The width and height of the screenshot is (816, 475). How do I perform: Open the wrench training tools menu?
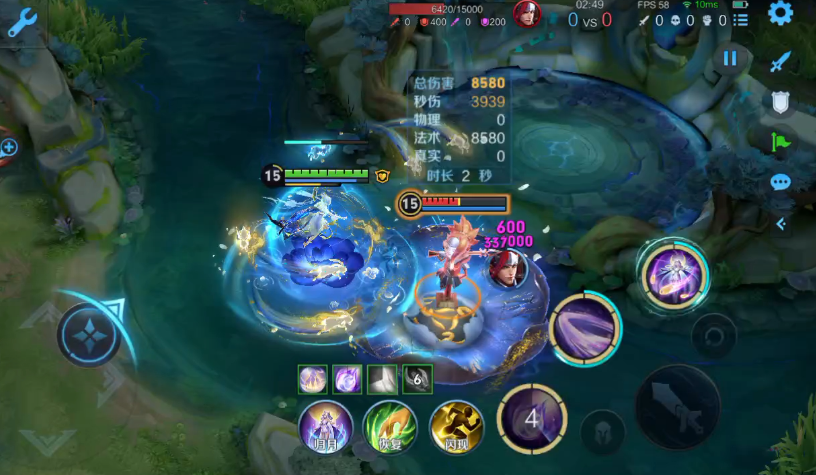tap(21, 22)
